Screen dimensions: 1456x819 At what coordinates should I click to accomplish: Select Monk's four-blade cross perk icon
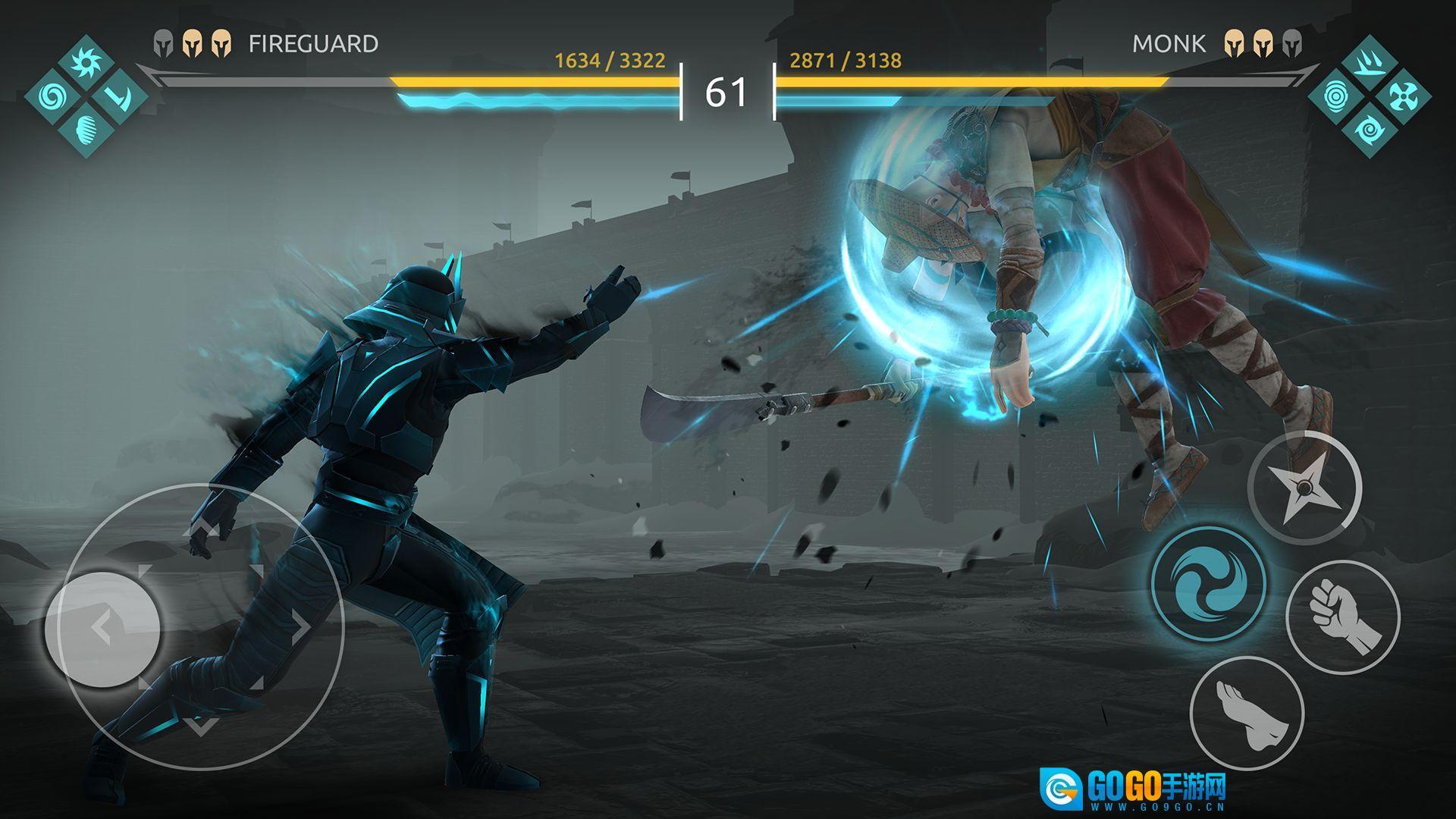point(1401,96)
